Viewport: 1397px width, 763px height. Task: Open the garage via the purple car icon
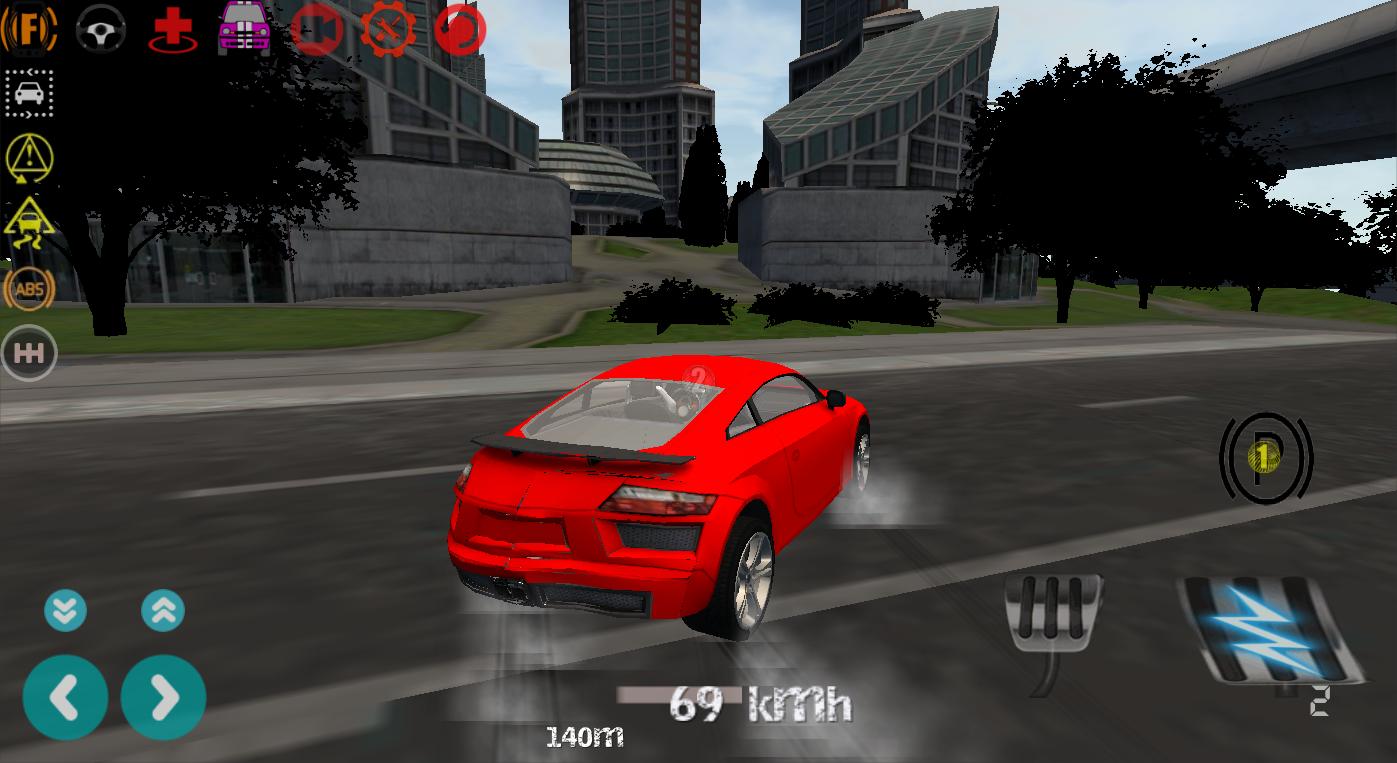tap(243, 29)
